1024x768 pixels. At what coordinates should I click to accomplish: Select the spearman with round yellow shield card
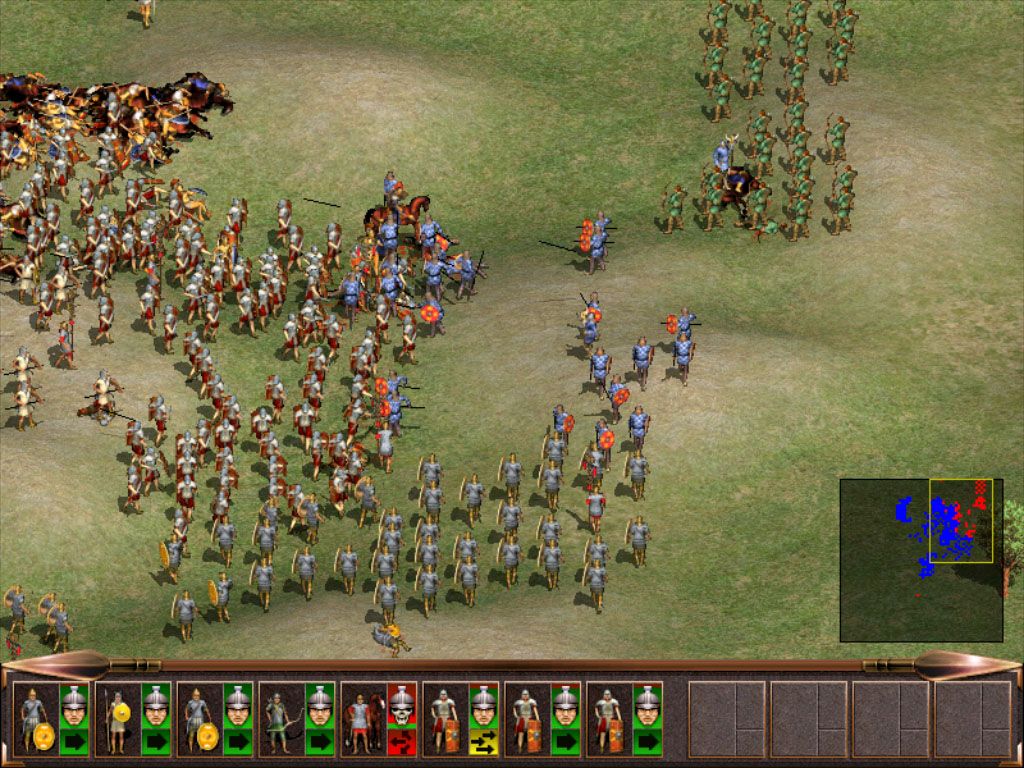114,718
